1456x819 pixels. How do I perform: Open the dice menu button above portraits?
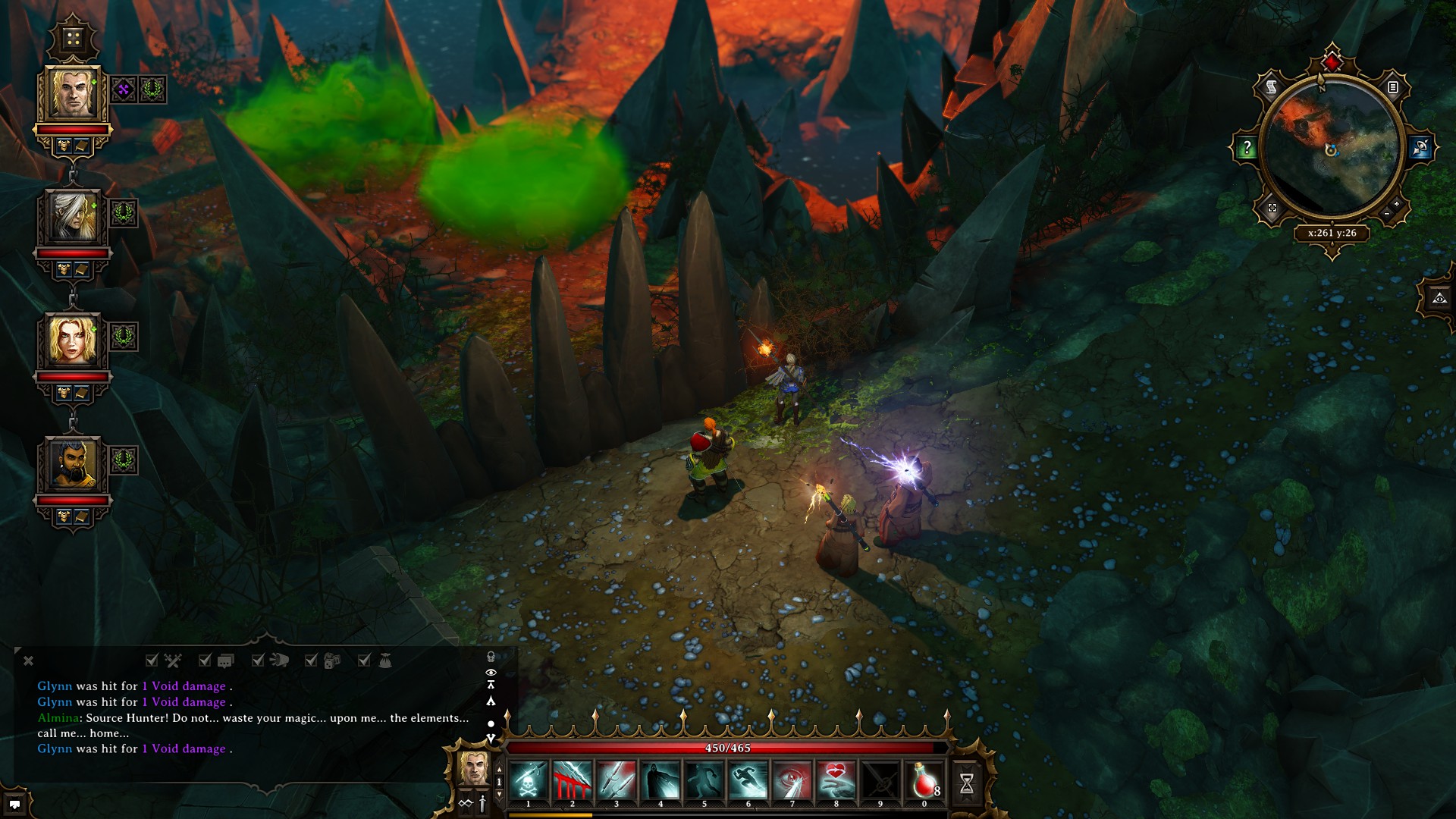[73, 38]
